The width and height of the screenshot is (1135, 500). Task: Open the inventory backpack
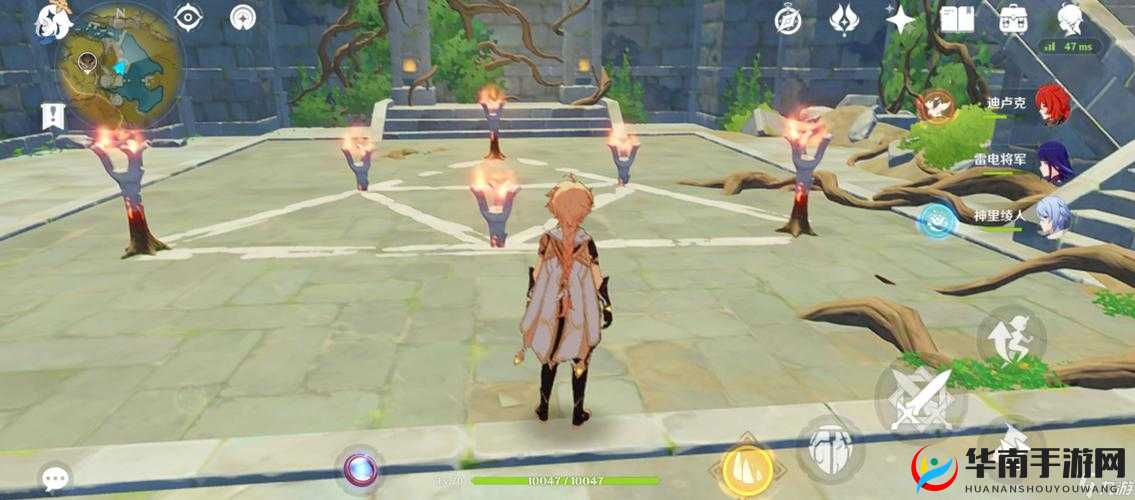1014,18
